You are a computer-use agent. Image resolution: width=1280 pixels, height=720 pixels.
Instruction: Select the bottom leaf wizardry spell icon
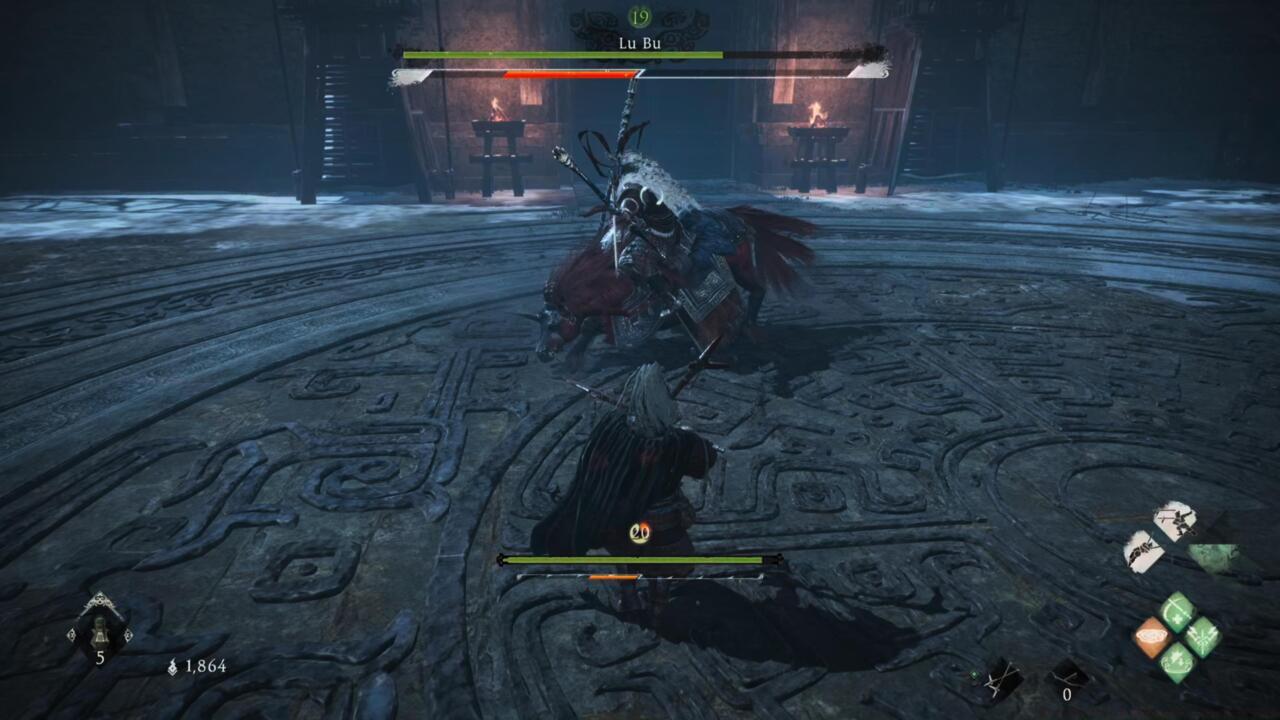coord(1177,658)
